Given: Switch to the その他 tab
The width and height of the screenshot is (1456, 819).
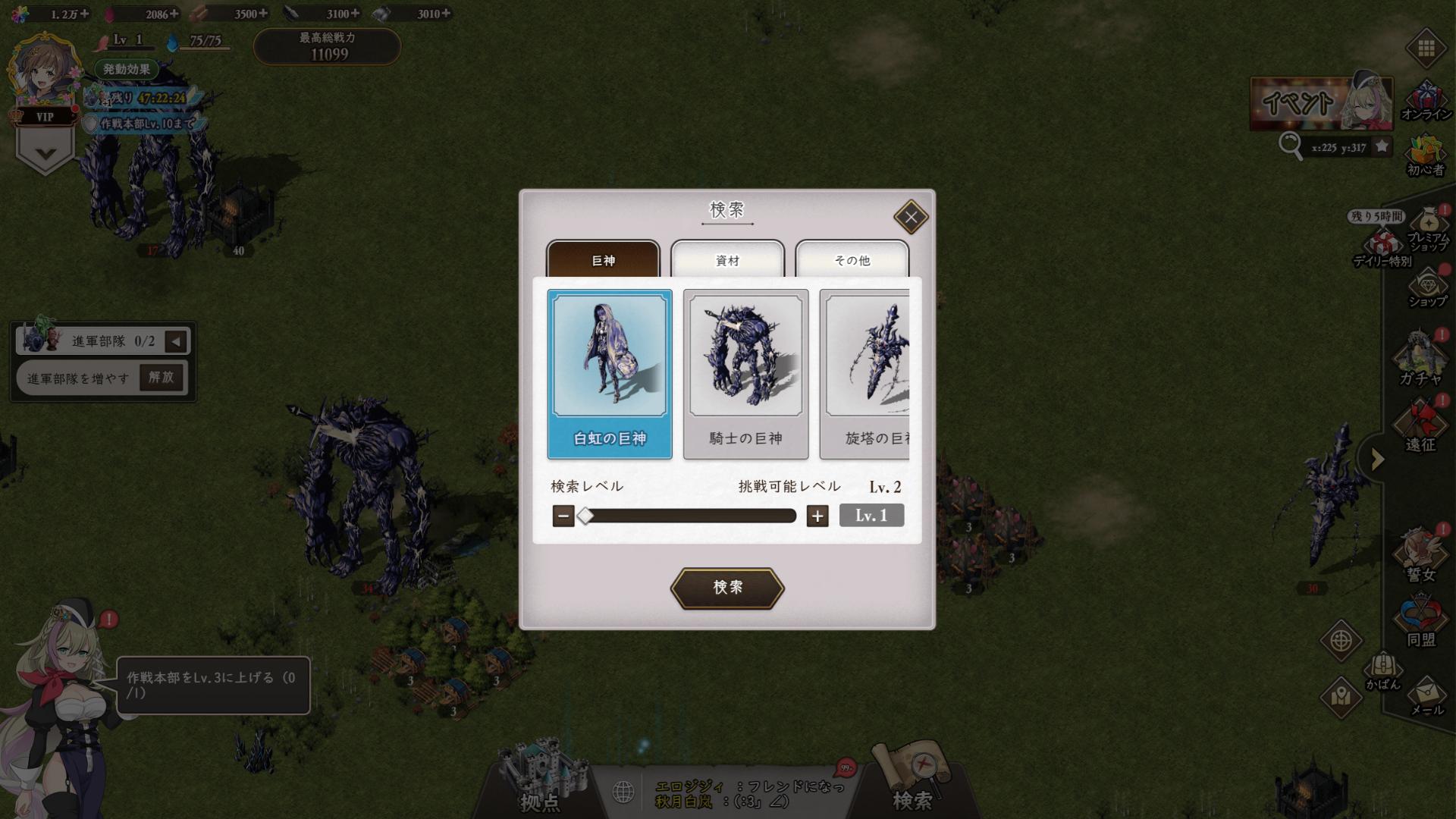Looking at the screenshot, I should coord(852,260).
